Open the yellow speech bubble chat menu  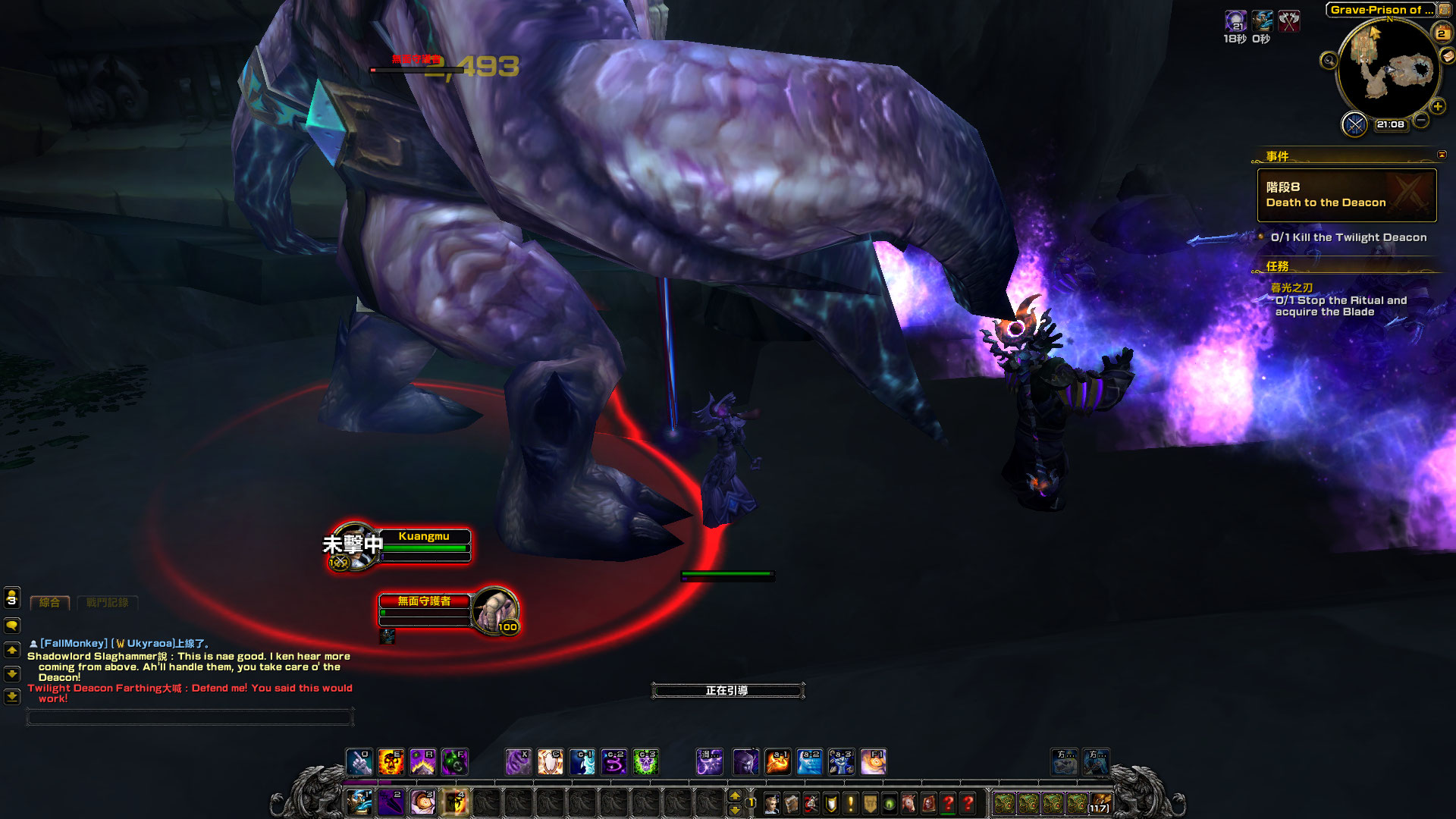tap(12, 626)
